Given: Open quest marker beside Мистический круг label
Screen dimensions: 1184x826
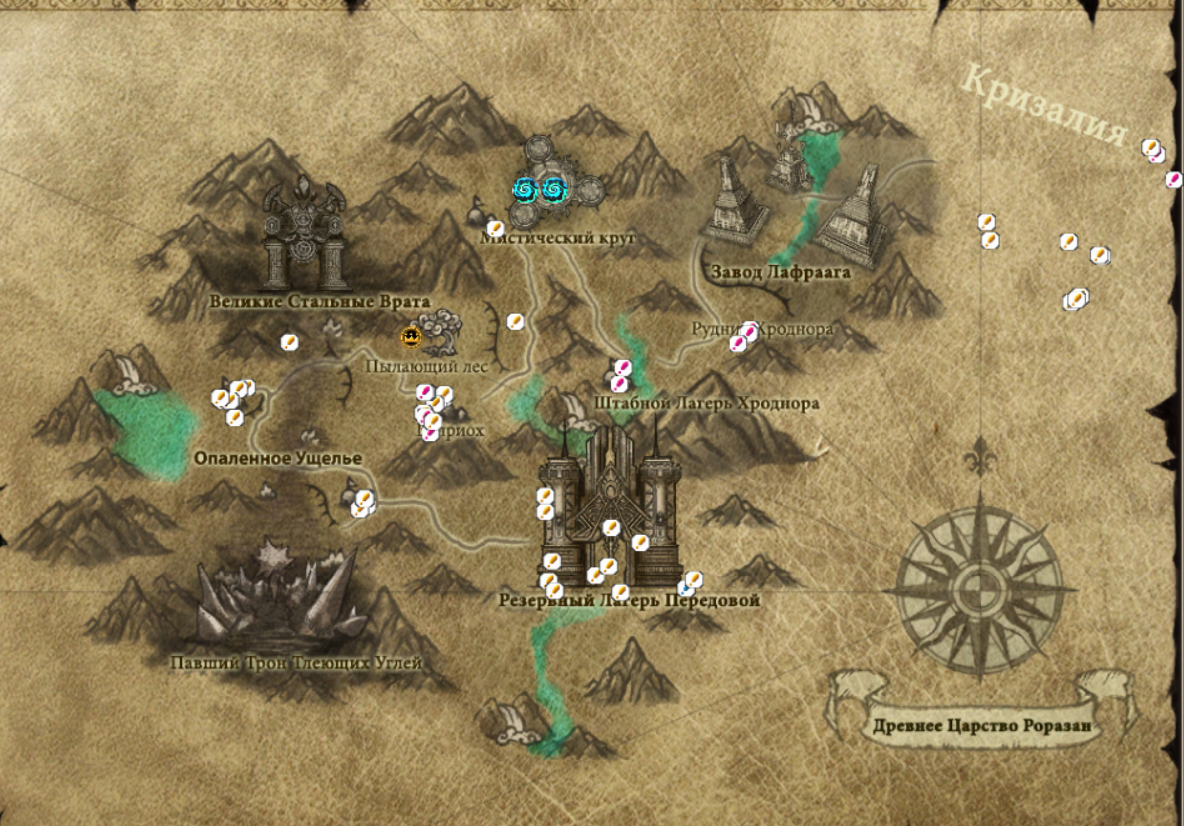Looking at the screenshot, I should click(x=495, y=229).
